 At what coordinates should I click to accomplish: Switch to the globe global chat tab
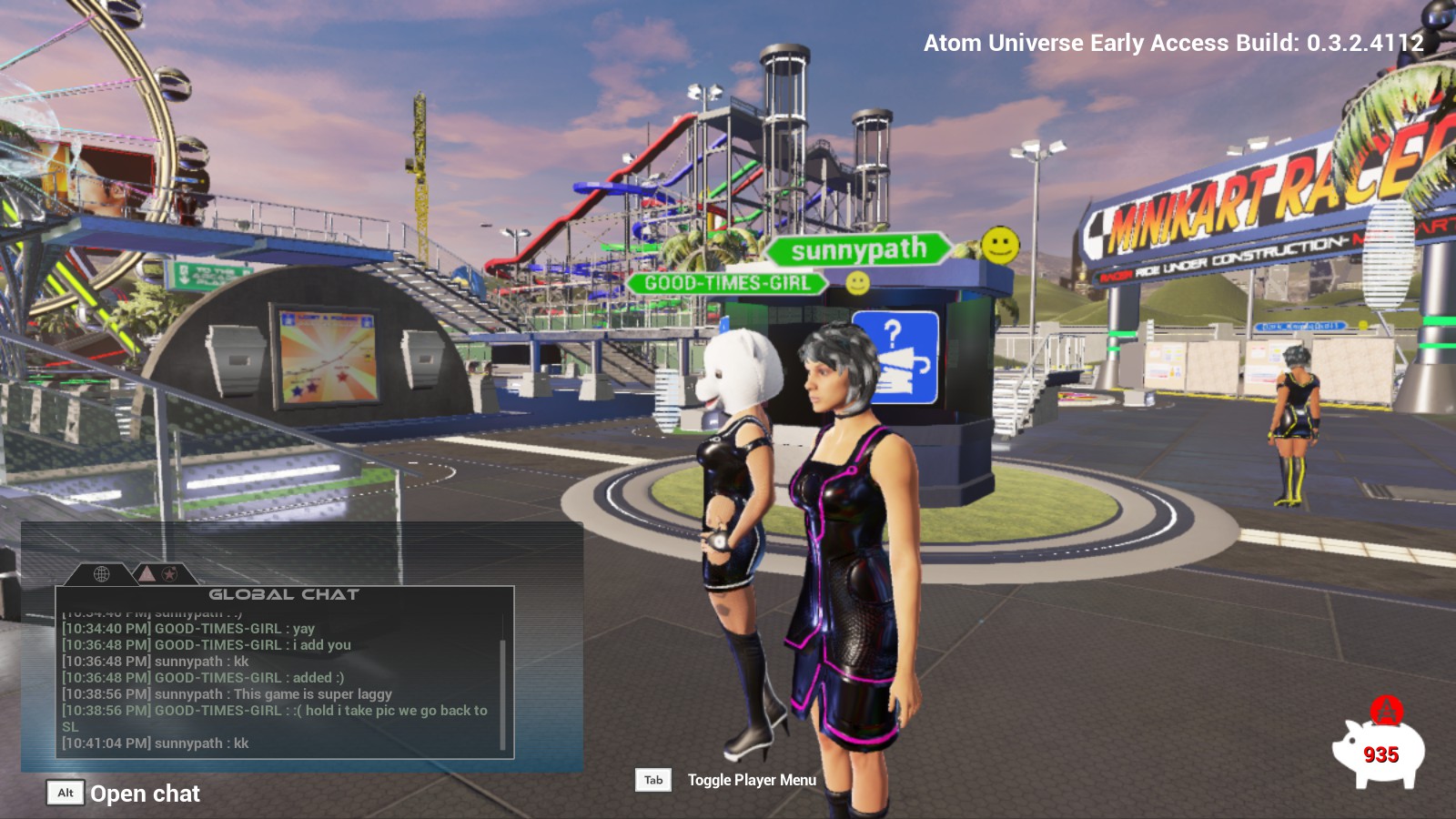tap(102, 574)
